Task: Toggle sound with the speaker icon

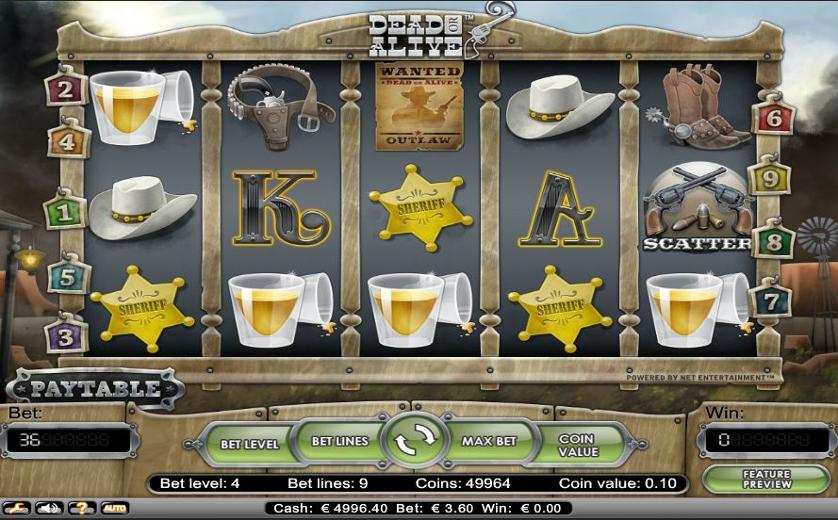Action: [48, 508]
